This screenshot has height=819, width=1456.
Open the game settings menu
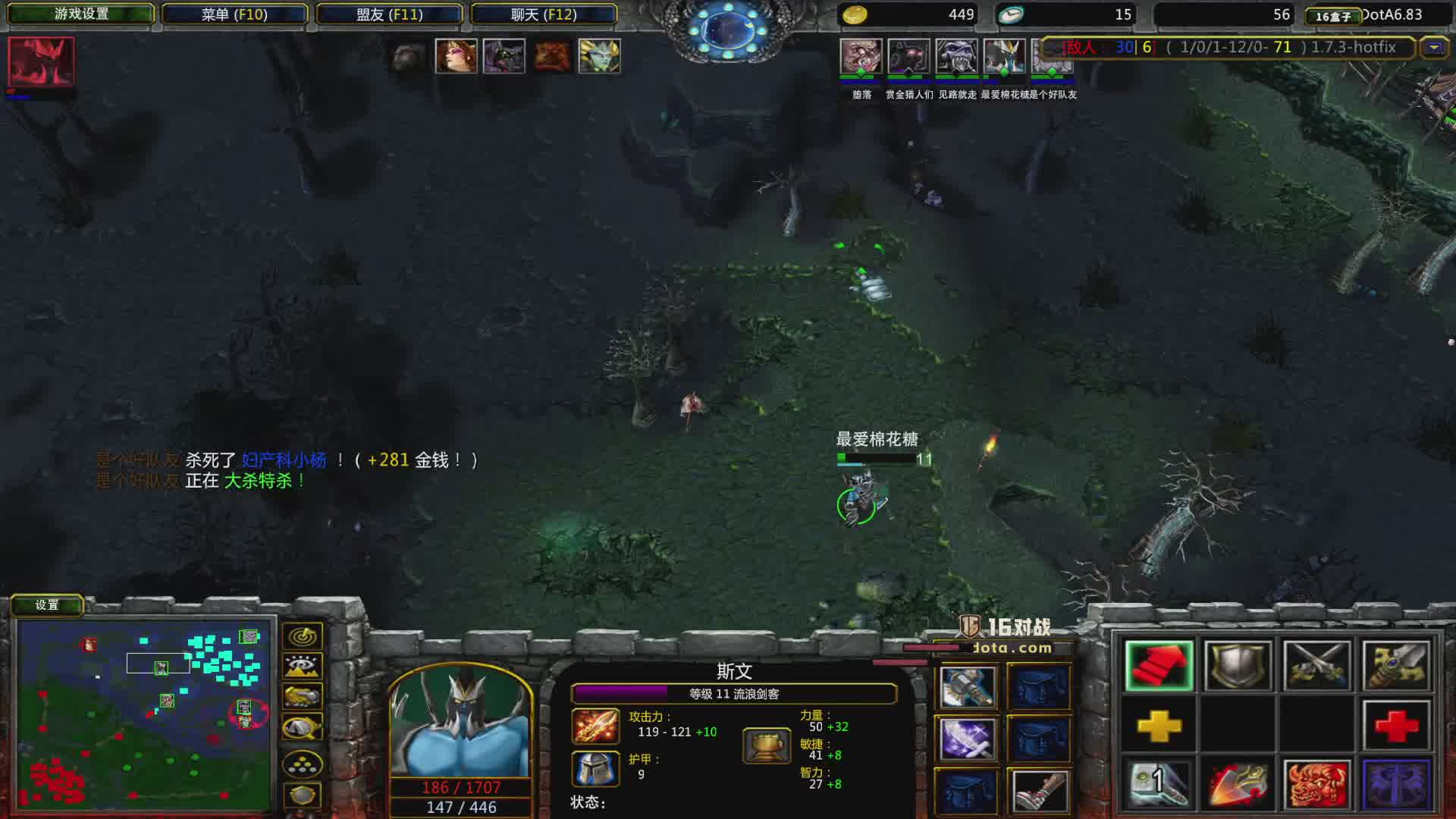click(x=81, y=14)
